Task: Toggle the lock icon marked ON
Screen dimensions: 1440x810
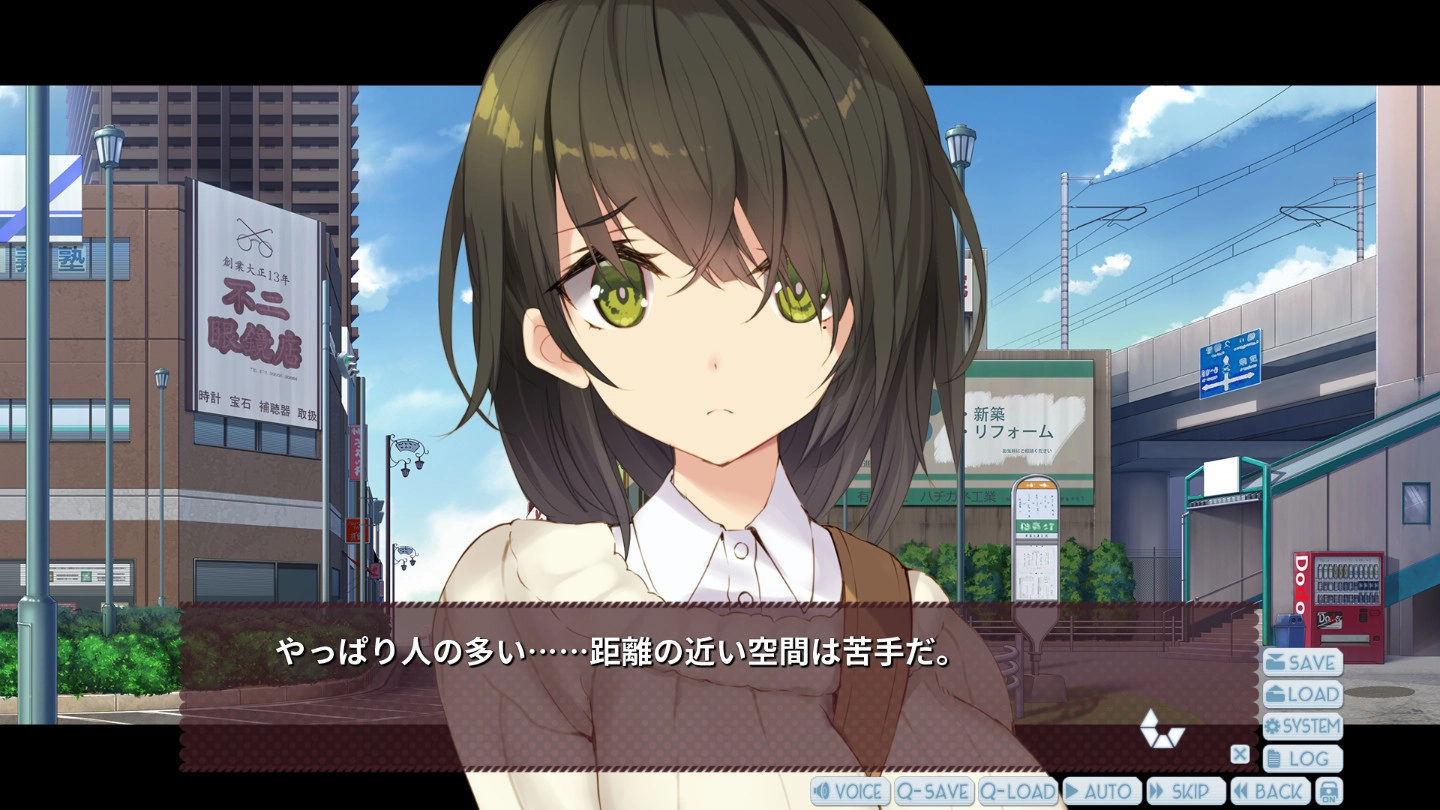Action: [x=1328, y=792]
